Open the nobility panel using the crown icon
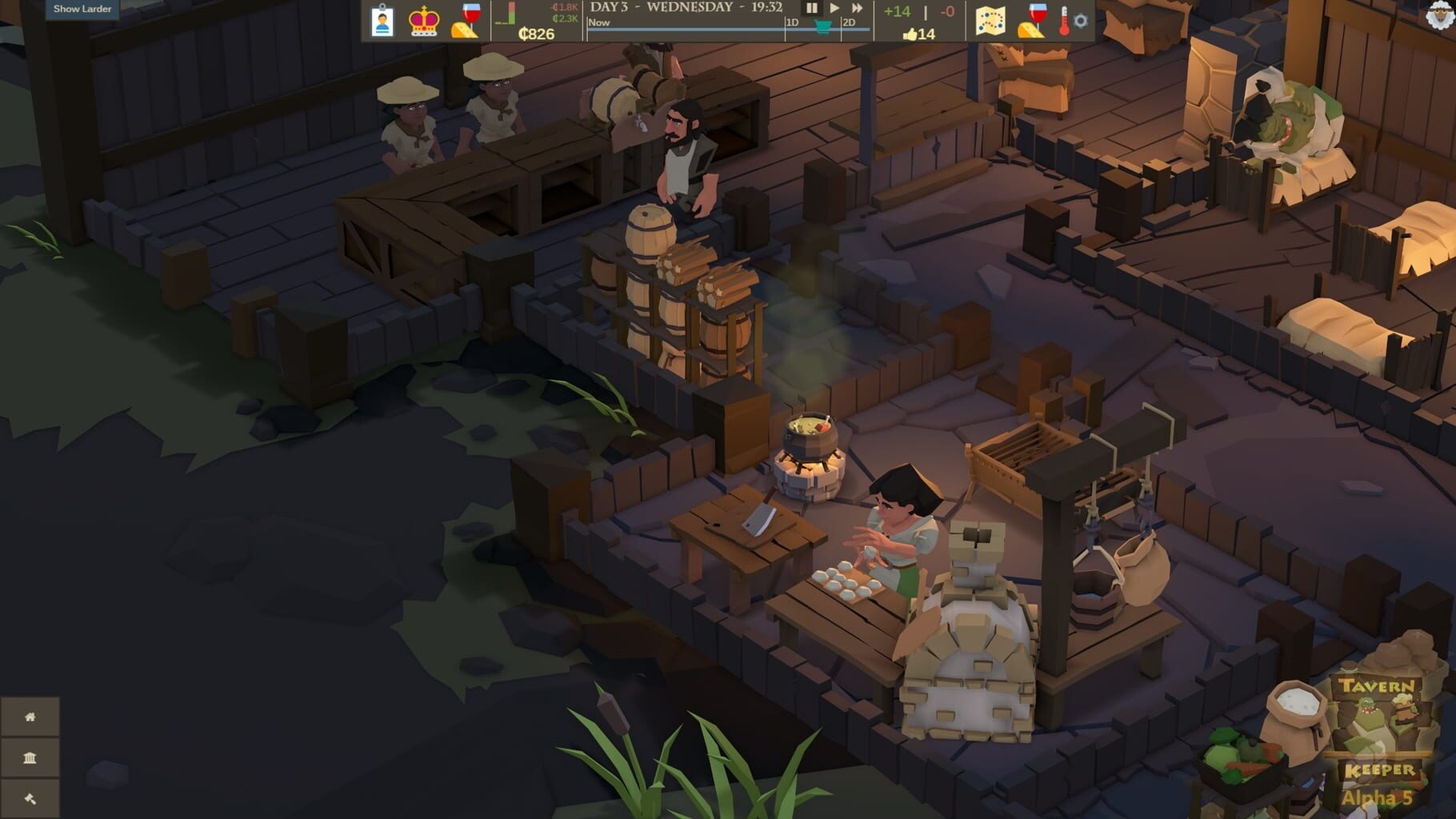1456x819 pixels. point(425,19)
